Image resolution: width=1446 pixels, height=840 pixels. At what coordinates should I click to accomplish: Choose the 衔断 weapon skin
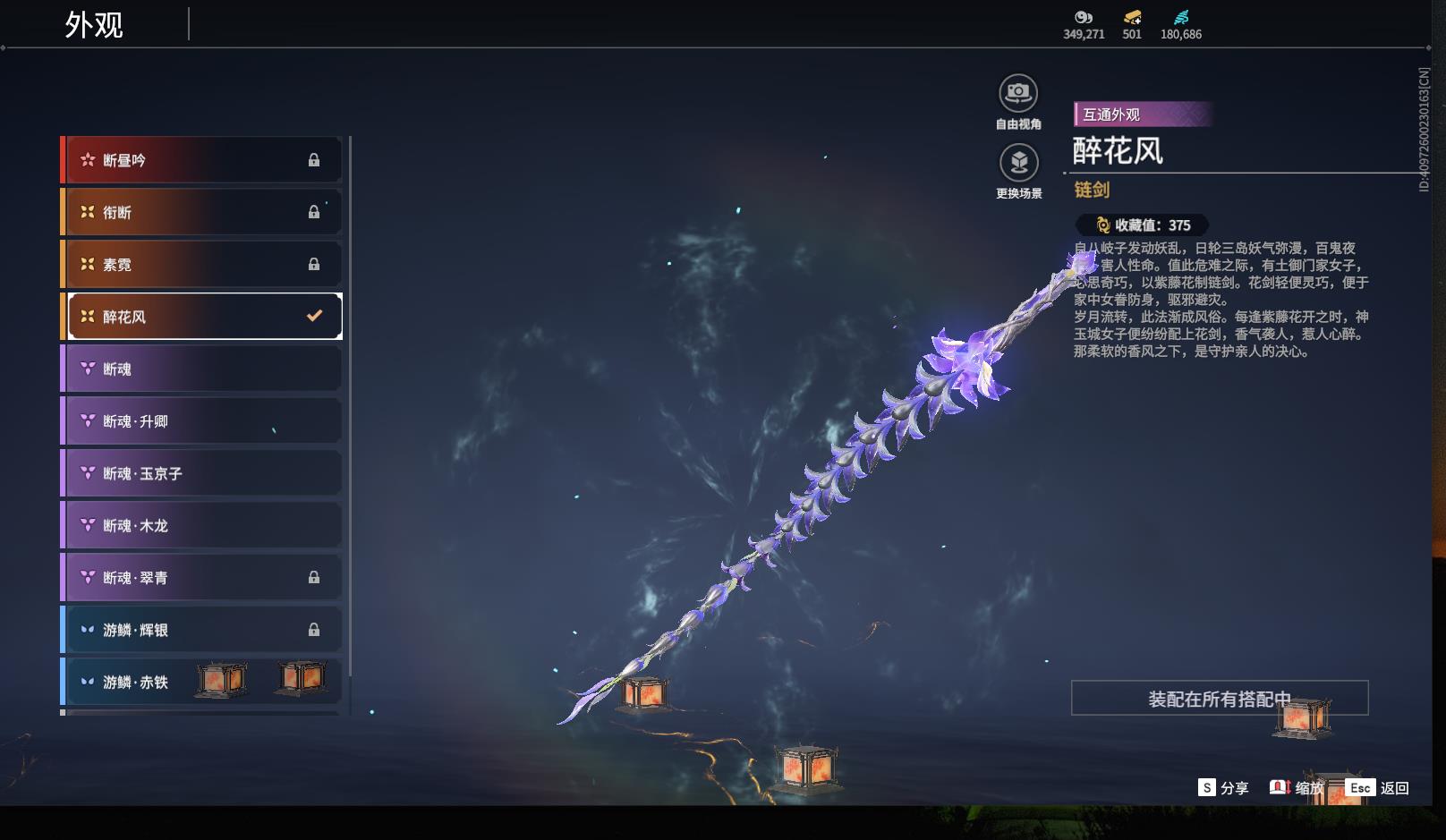tap(202, 212)
